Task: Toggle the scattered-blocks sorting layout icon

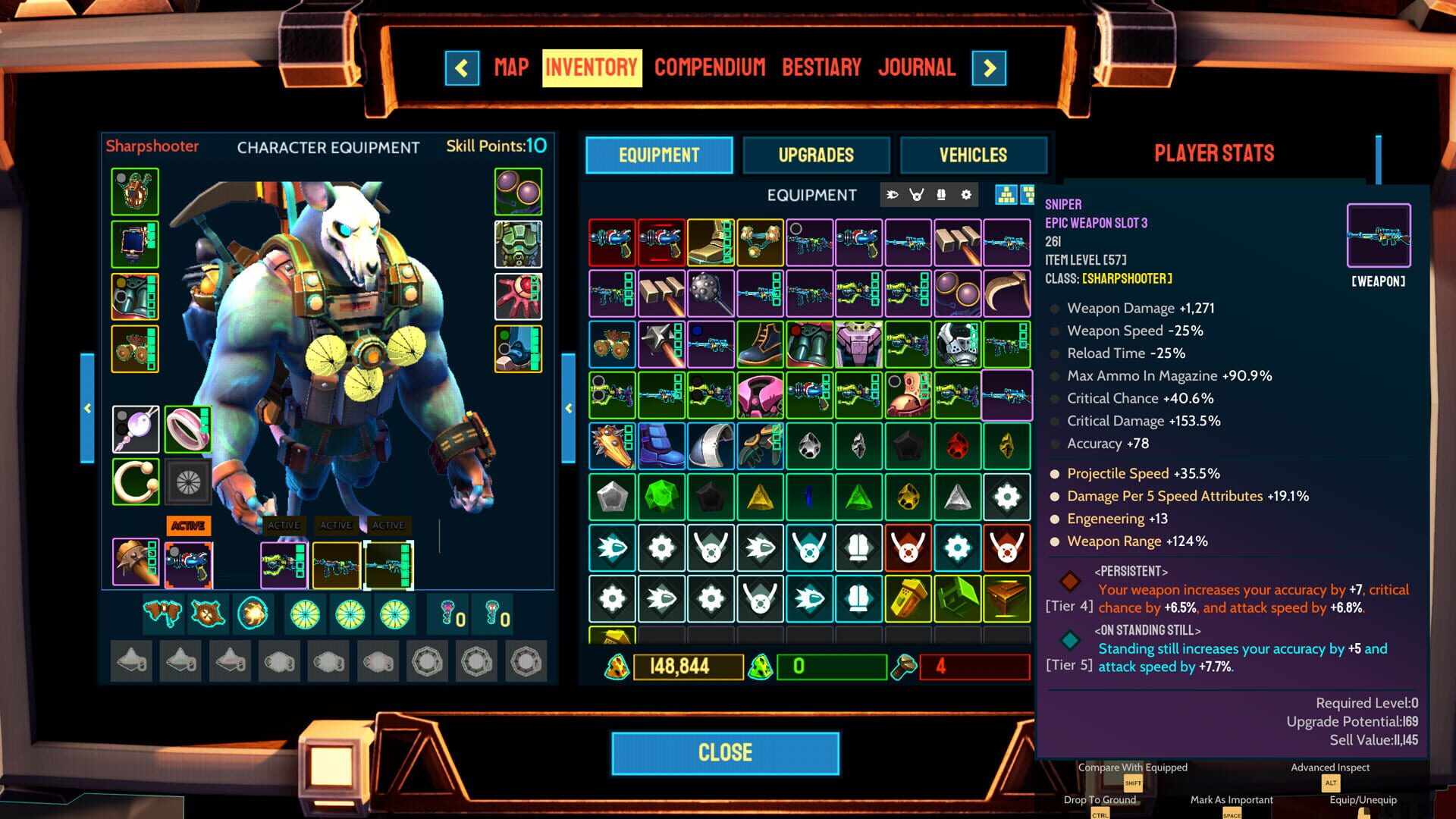Action: (1029, 195)
